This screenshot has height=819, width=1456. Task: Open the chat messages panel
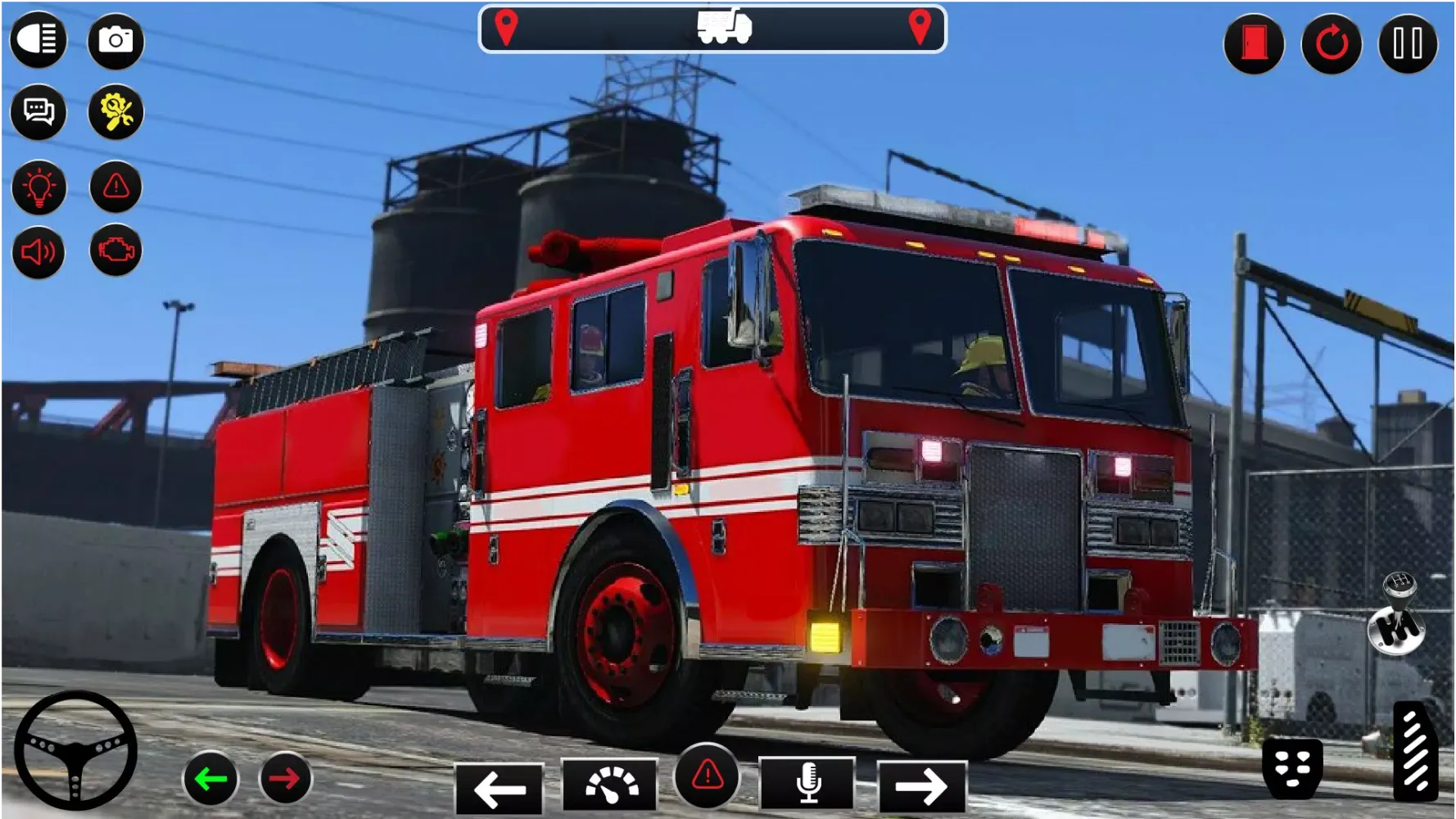tap(38, 113)
